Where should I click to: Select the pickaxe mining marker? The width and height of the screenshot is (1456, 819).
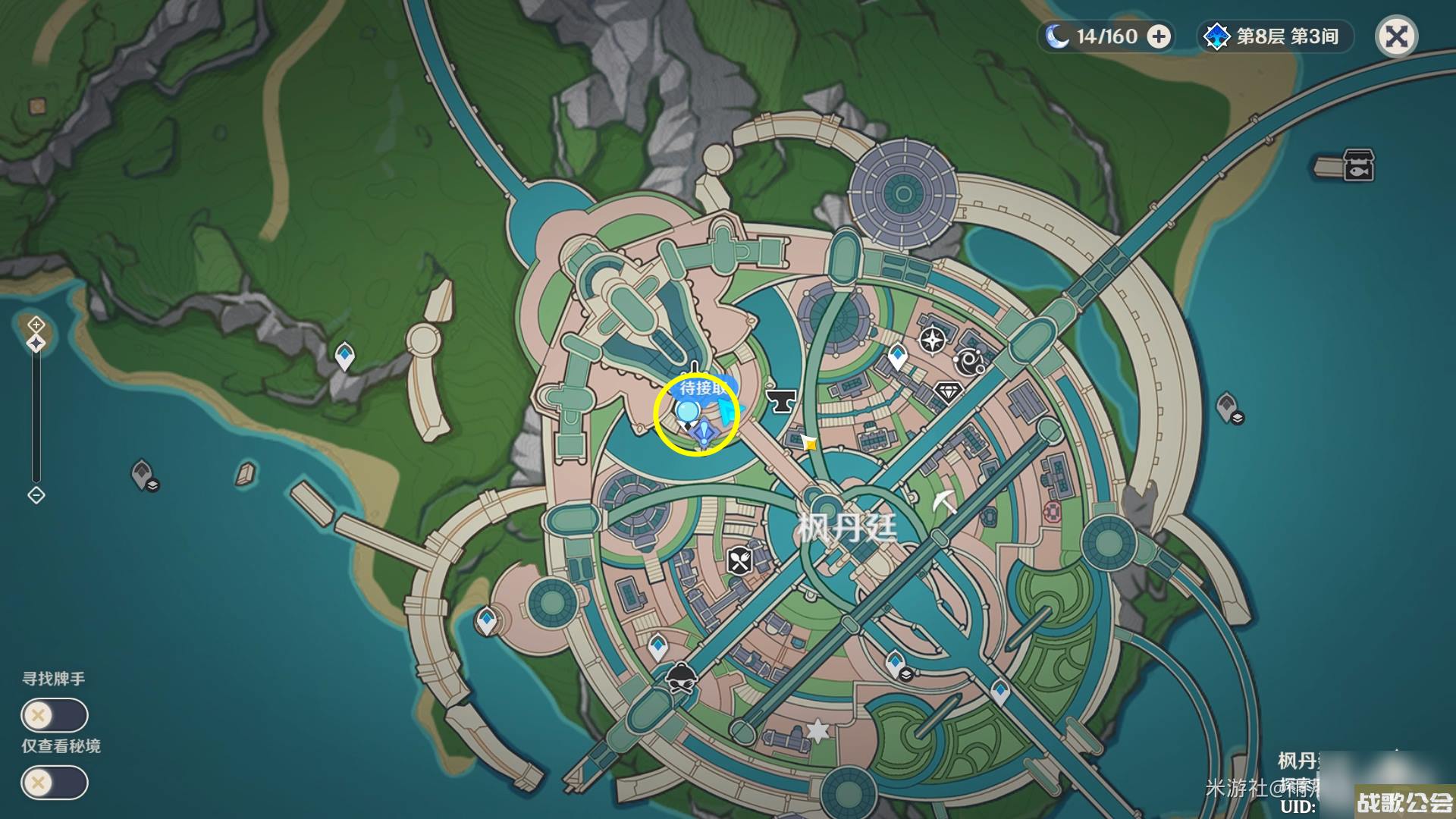click(x=944, y=502)
